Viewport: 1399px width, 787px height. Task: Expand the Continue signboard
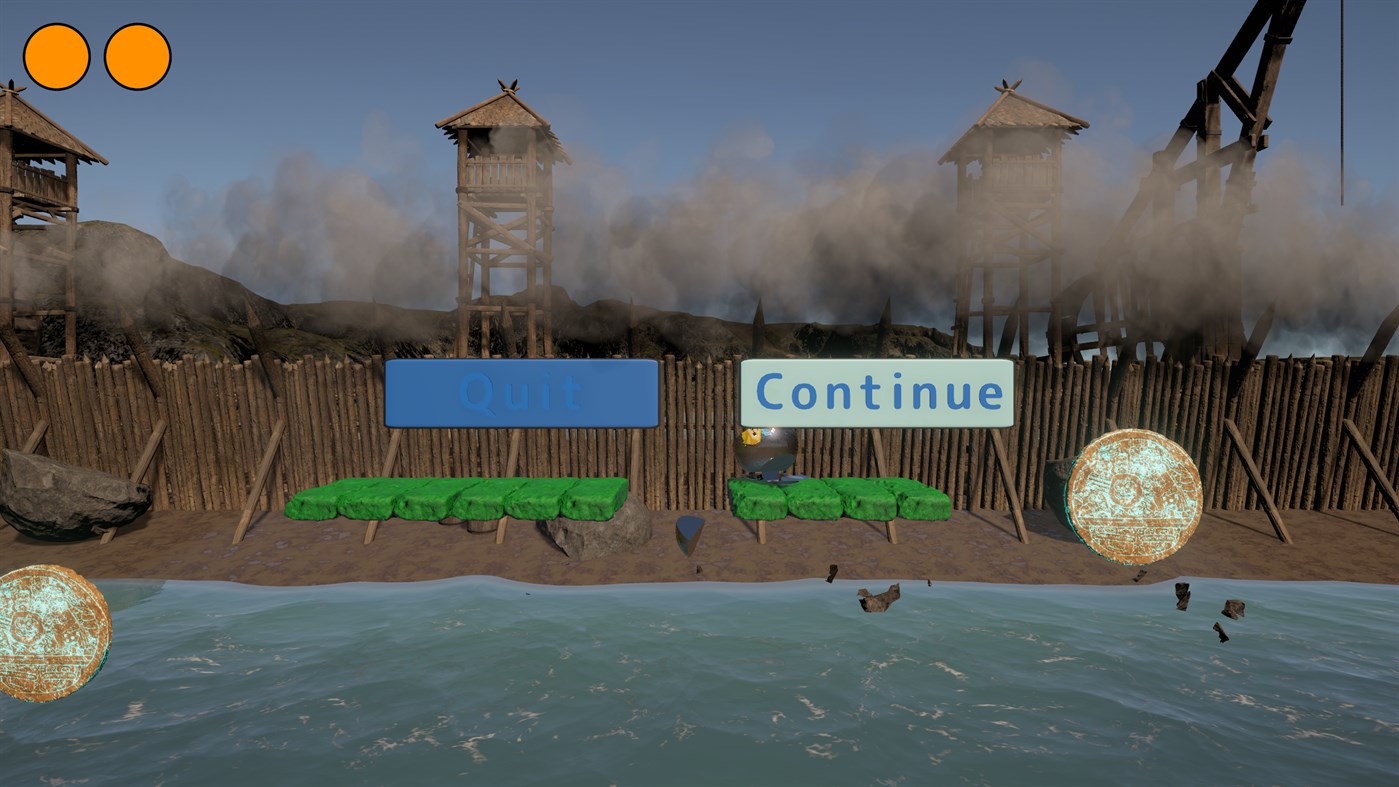click(878, 393)
